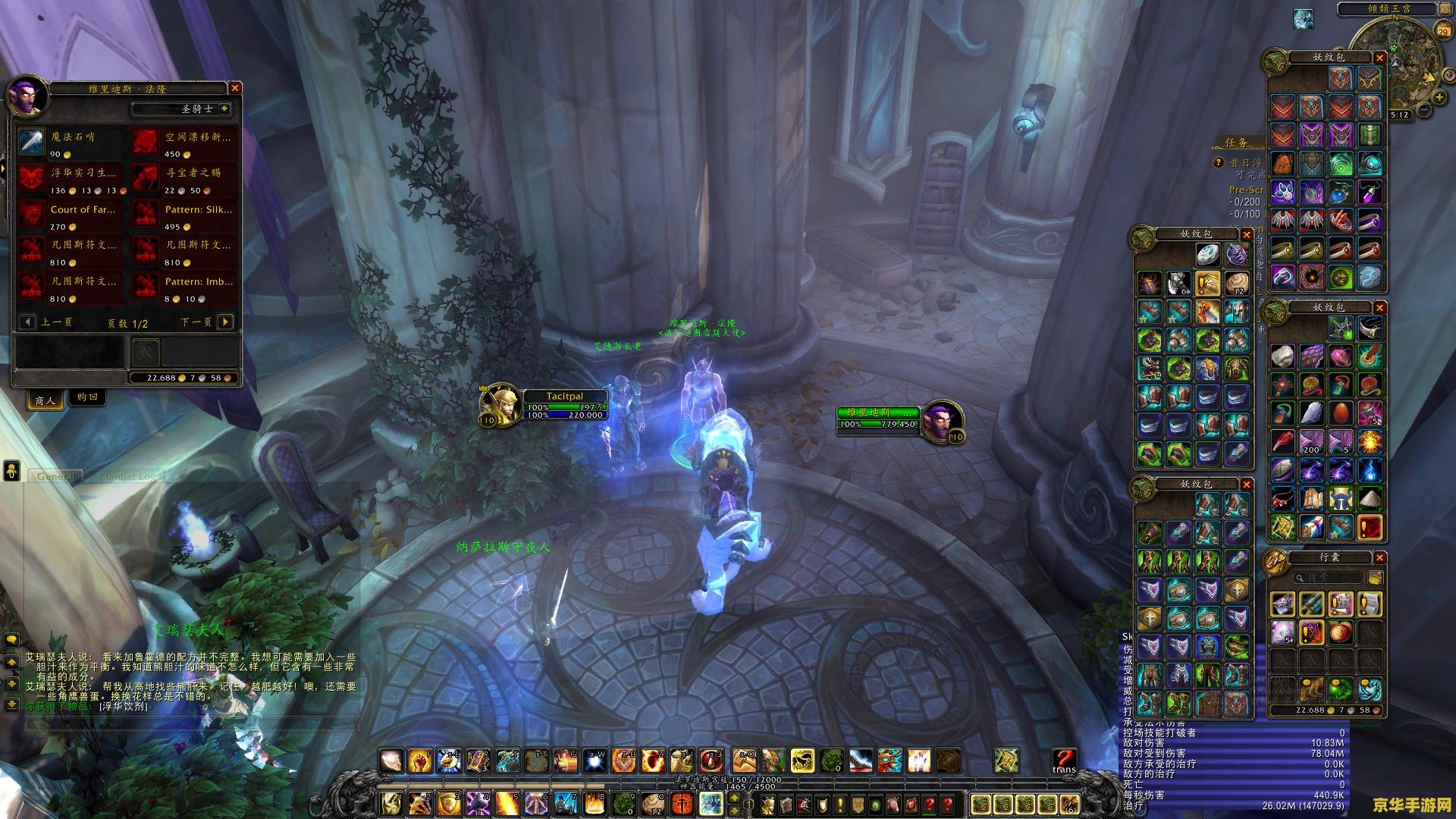Open the General chat tab
Screen dimensions: 1456x819
(56, 476)
